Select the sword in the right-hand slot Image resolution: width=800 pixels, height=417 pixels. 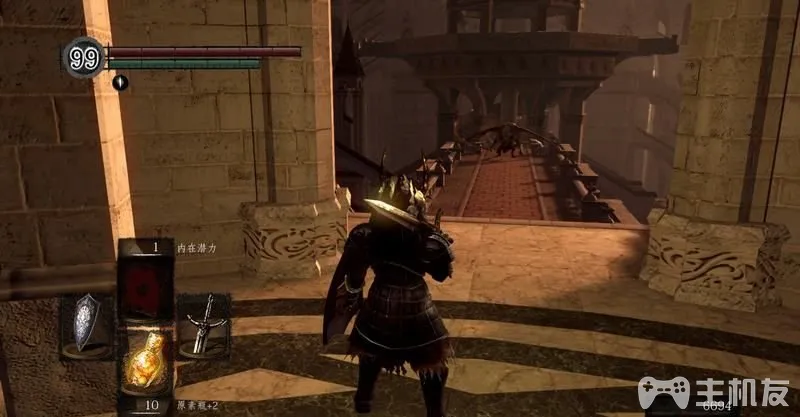click(203, 324)
